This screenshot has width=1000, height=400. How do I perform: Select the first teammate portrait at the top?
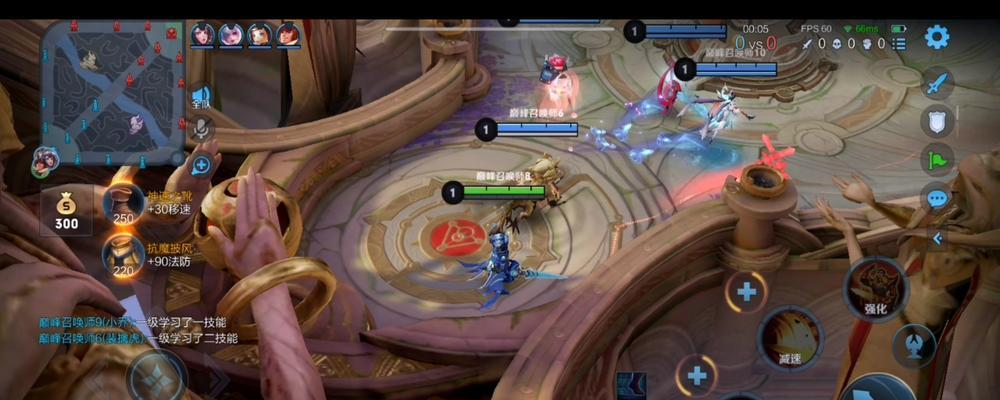coord(203,35)
